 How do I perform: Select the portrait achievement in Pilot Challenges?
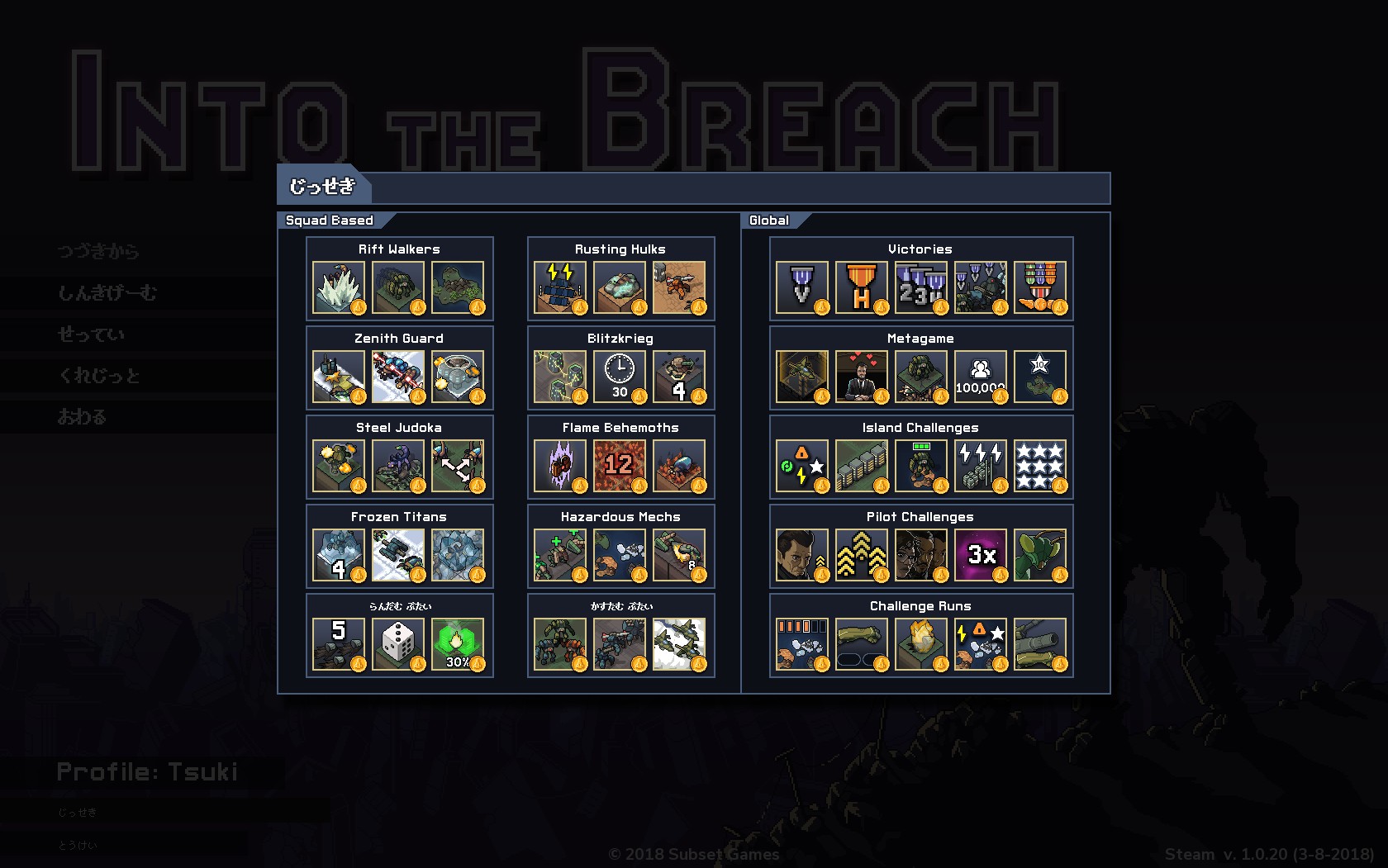point(801,555)
